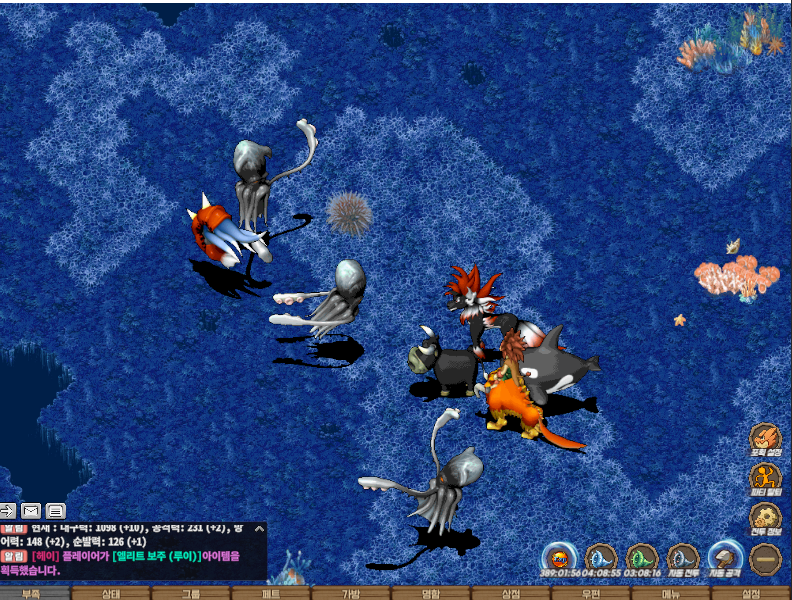
Task: Open the 설정 (settings) menu
Action: [x=751, y=593]
